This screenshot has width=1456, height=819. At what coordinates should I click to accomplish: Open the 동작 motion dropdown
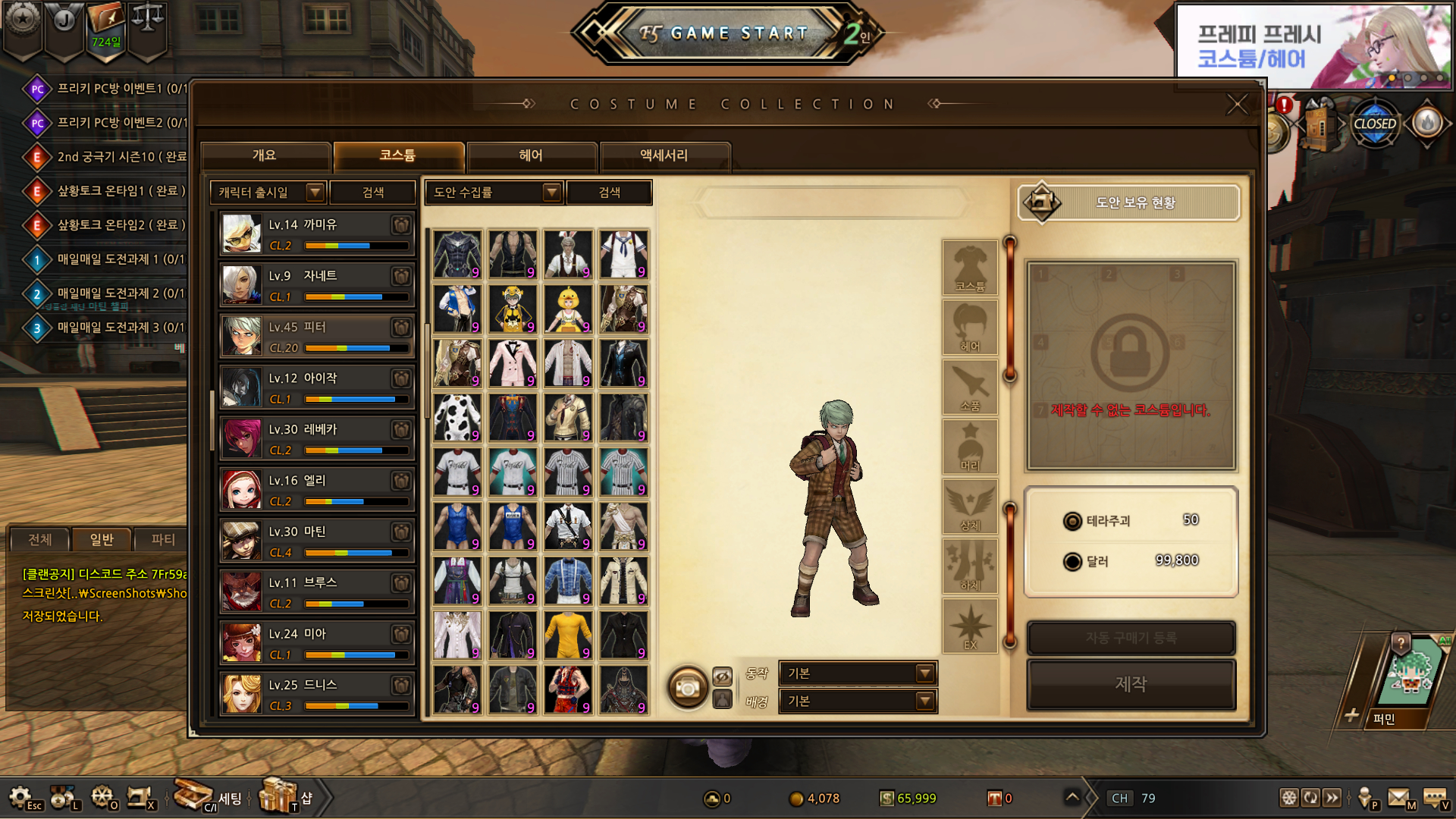click(858, 673)
